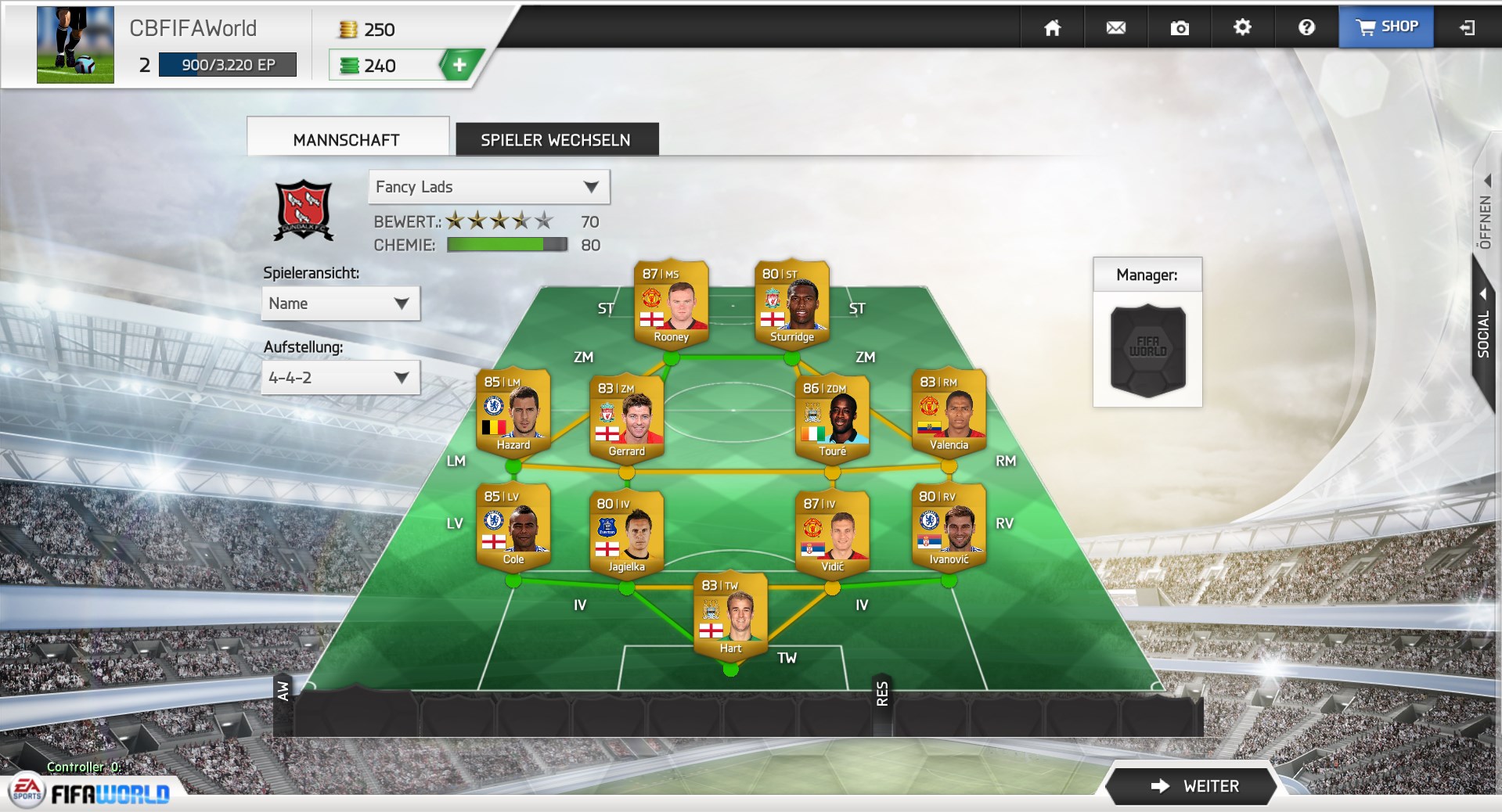Select the Mannschaft tab

tap(347, 140)
